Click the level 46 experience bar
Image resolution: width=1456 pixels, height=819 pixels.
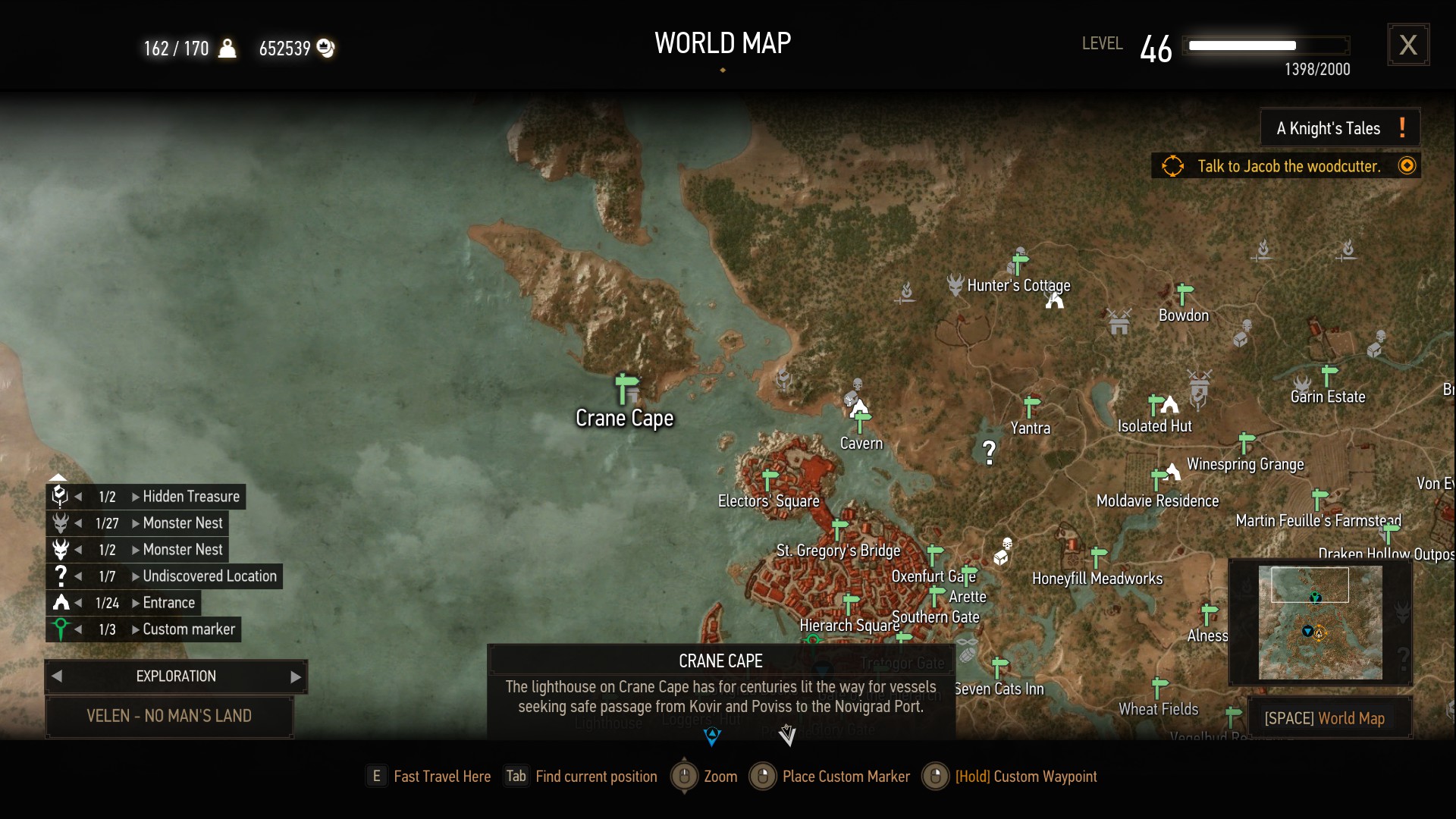[1266, 45]
